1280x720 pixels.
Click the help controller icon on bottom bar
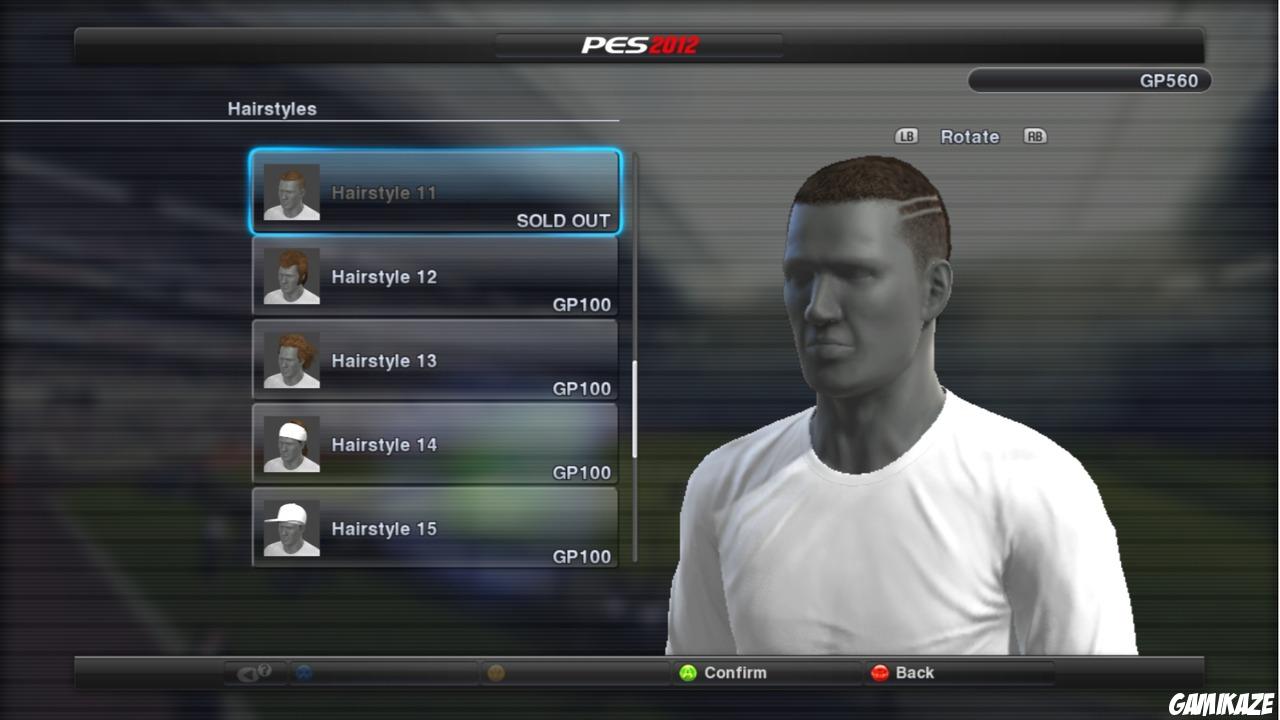[252, 673]
